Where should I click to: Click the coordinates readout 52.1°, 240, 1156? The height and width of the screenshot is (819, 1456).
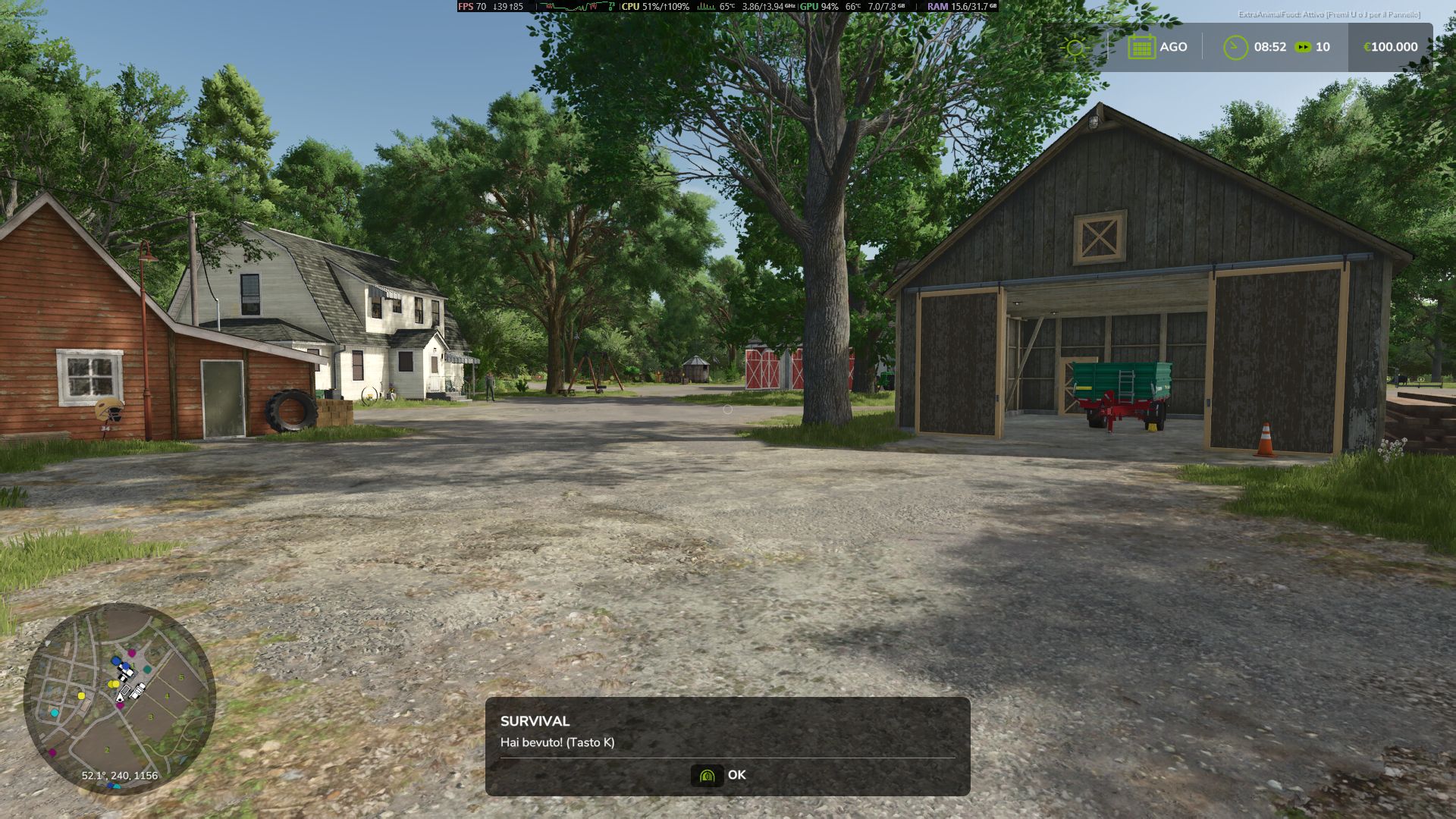point(119,775)
